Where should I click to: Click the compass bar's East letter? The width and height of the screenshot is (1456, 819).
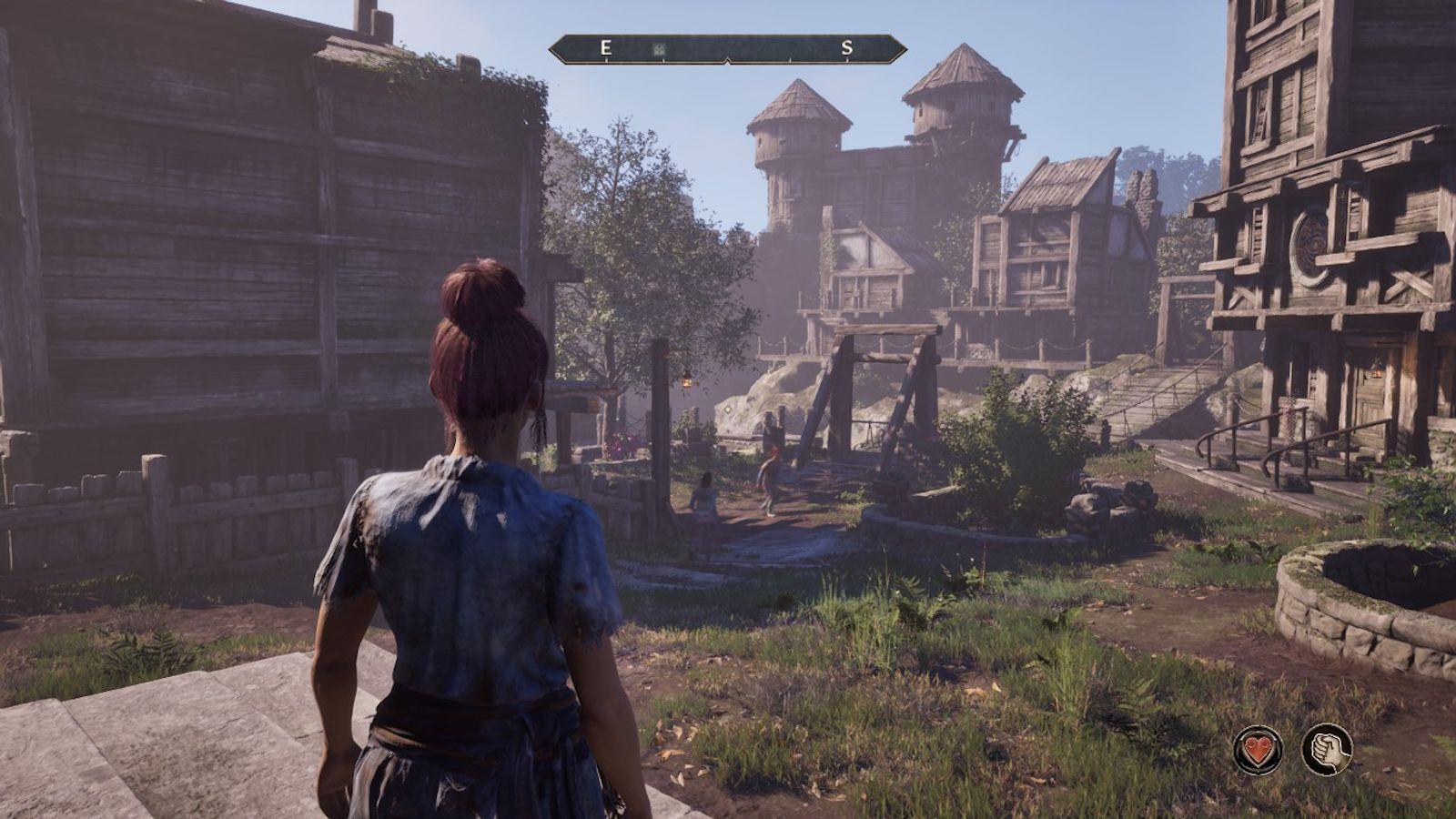[605, 49]
